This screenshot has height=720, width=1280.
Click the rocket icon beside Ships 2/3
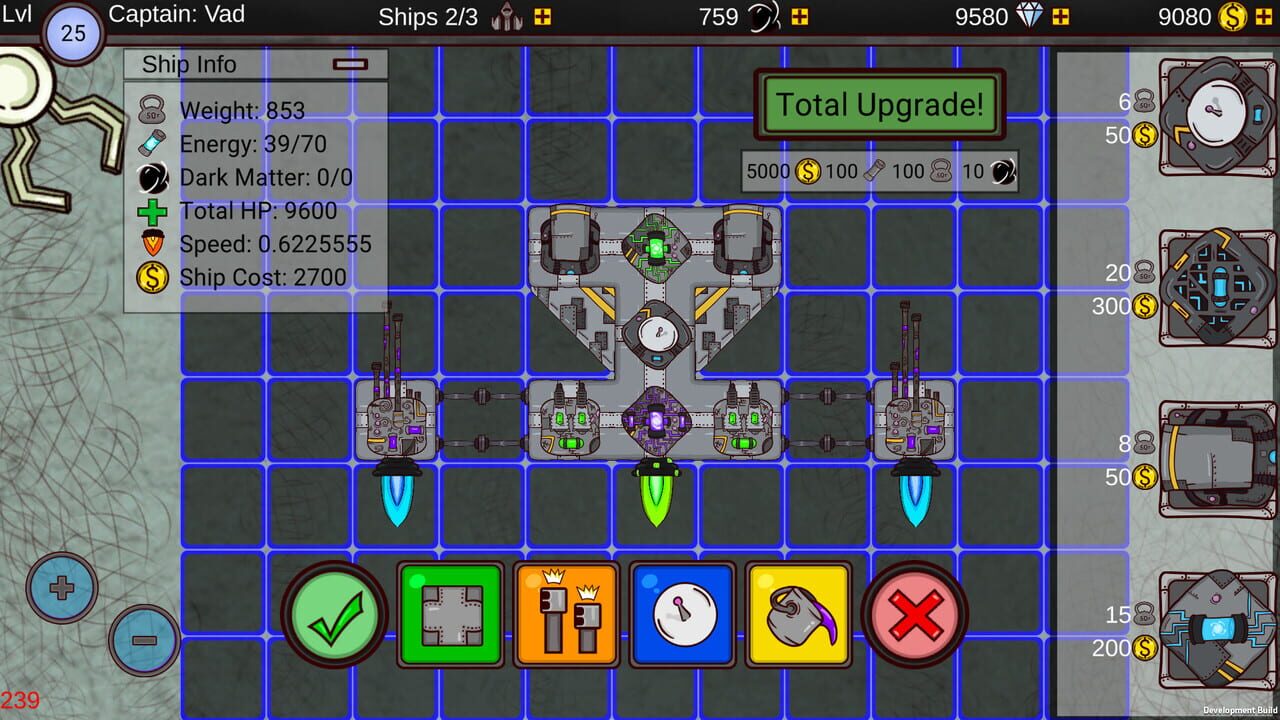[503, 16]
